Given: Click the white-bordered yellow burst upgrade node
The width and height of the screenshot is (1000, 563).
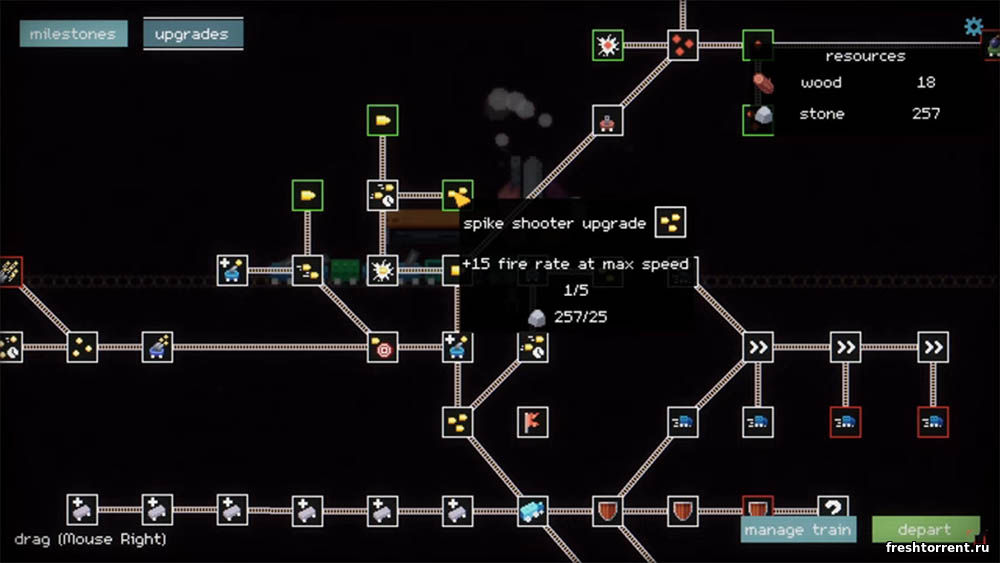Looking at the screenshot, I should (382, 270).
